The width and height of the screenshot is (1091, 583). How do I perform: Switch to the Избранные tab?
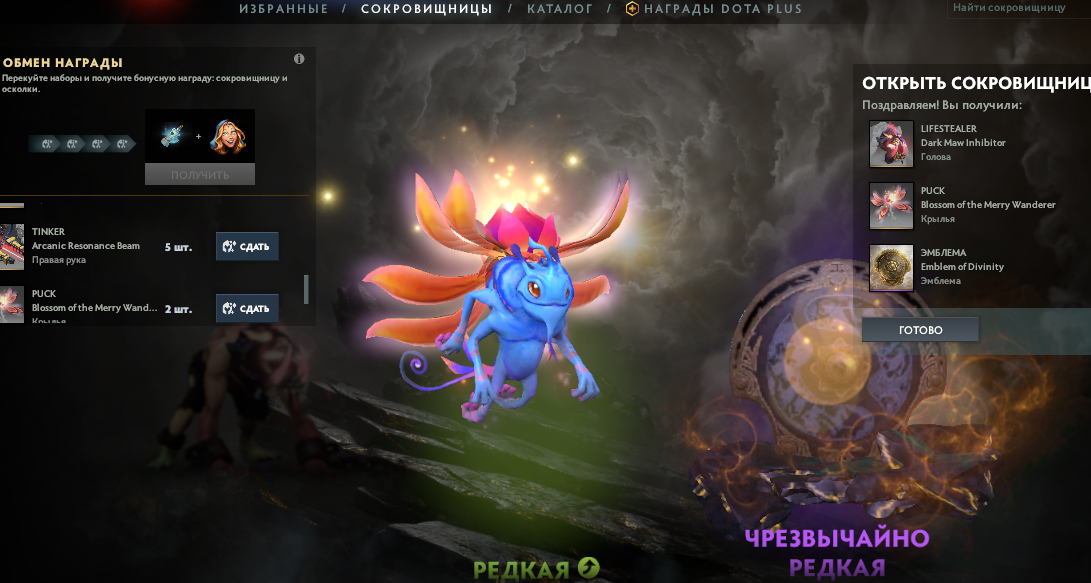[283, 9]
